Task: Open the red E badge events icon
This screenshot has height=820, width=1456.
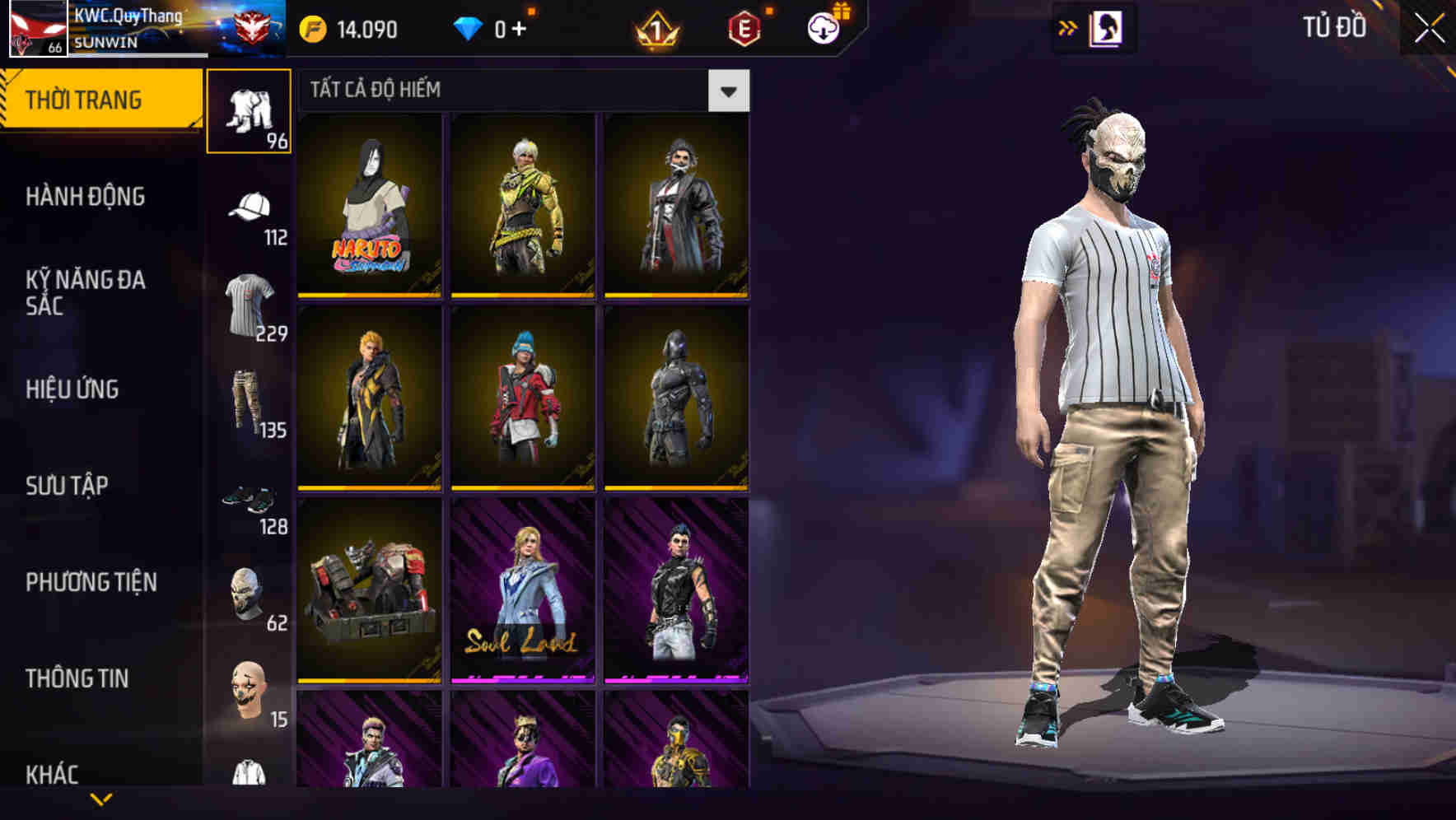Action: click(x=744, y=27)
